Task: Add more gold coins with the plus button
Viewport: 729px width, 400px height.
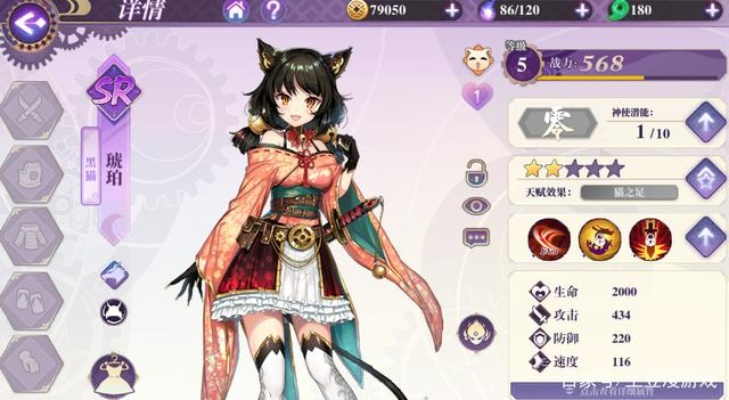Action: pos(453,10)
